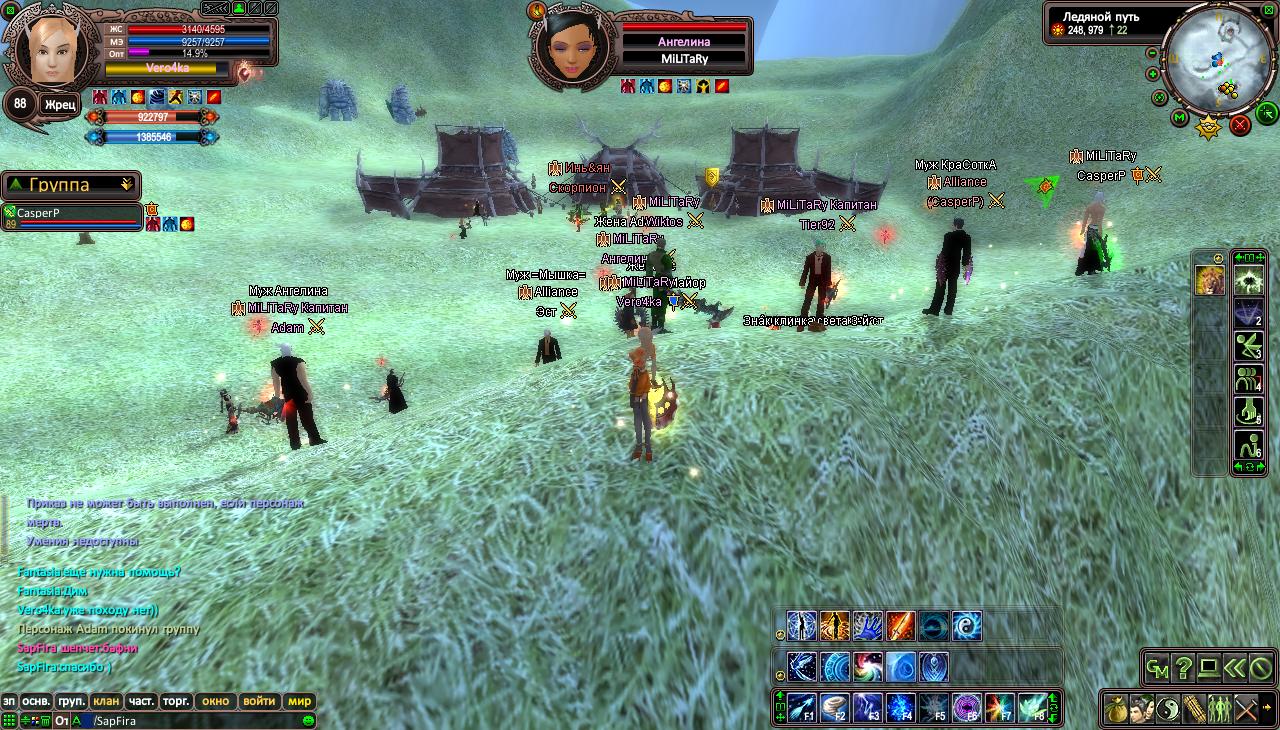The image size is (1280, 730).
Task: Open the green smiley emoticon picker
Action: (x=309, y=720)
